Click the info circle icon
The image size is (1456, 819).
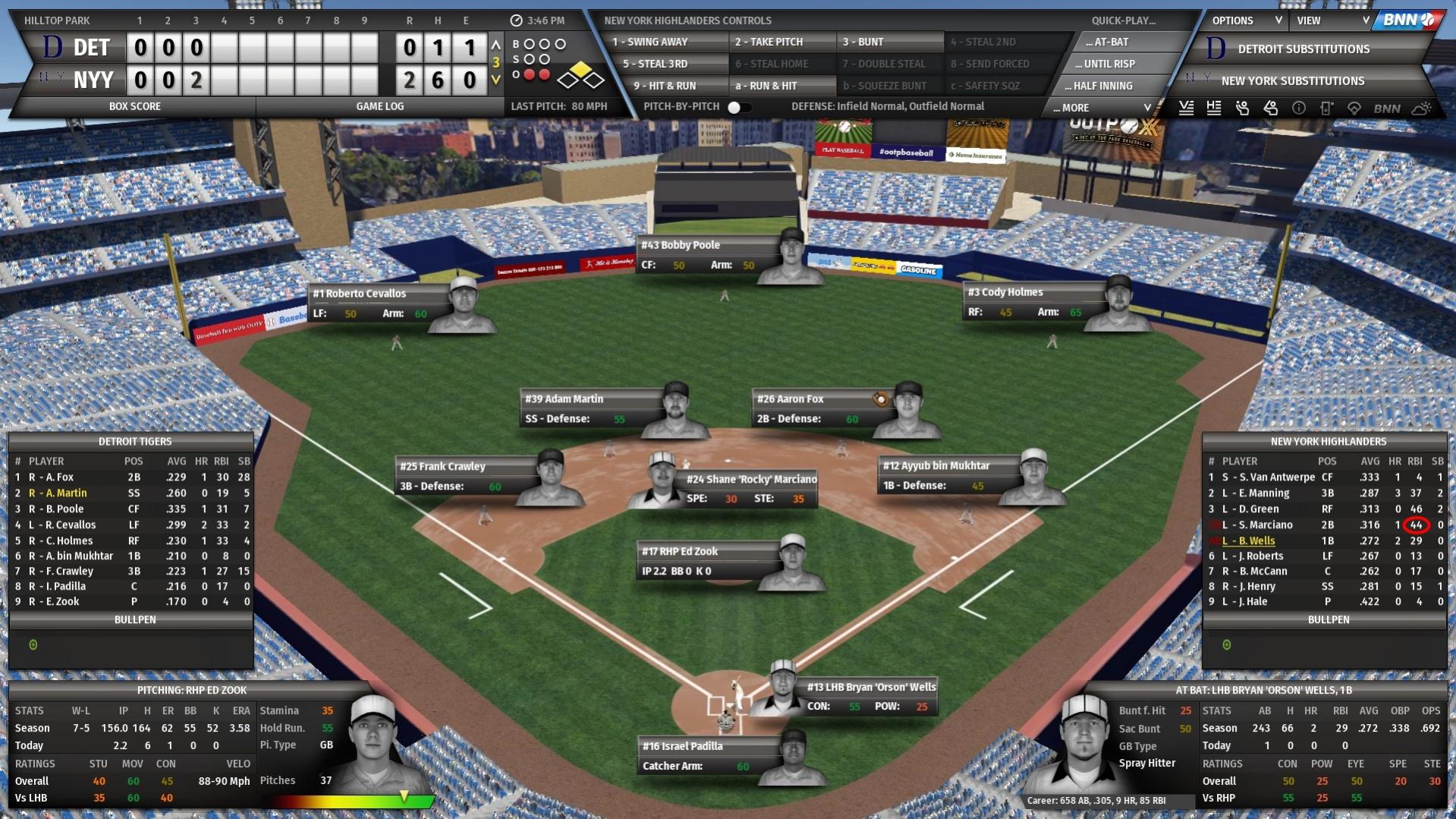pos(1298,109)
